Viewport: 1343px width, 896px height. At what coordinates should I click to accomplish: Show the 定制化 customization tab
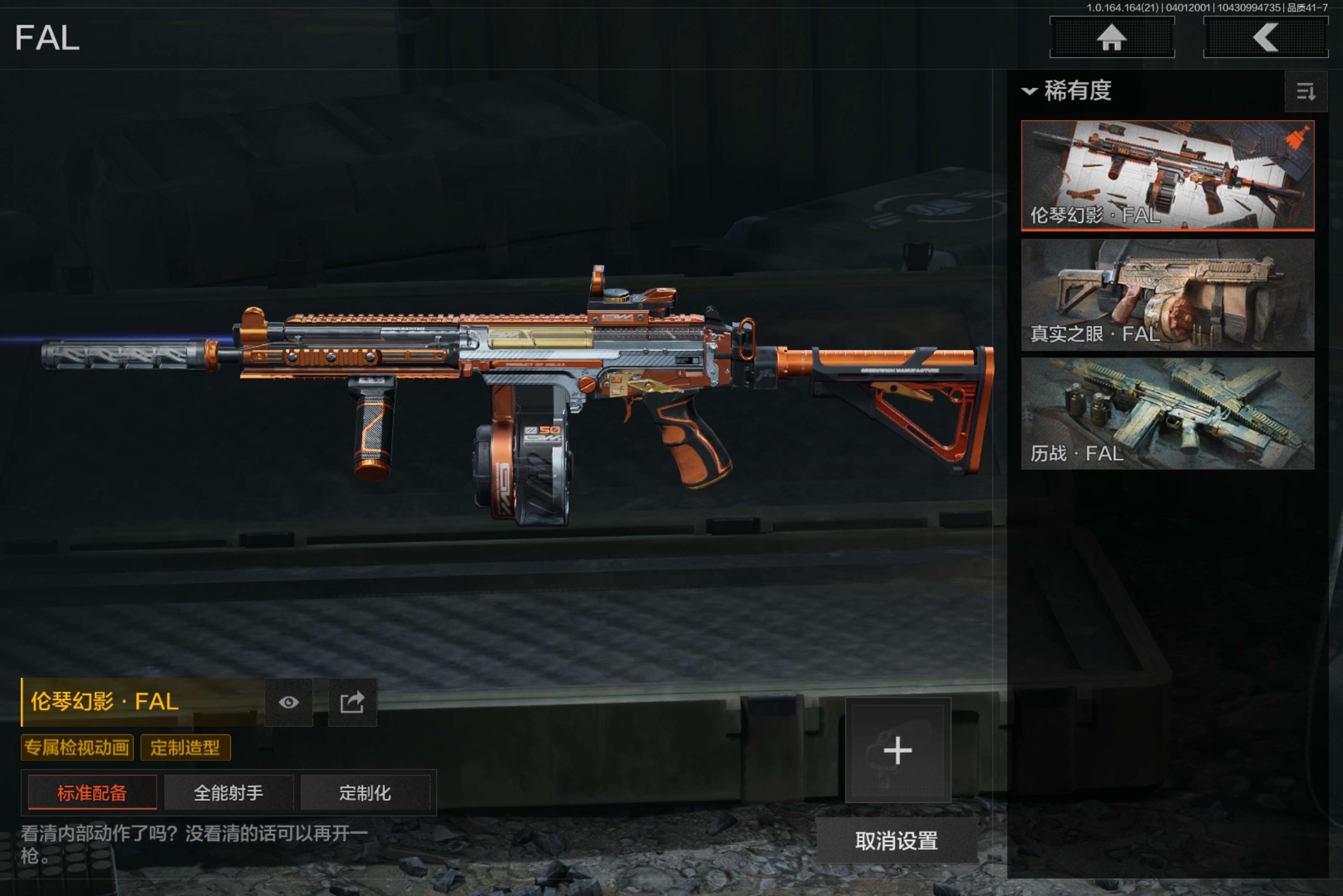(365, 792)
